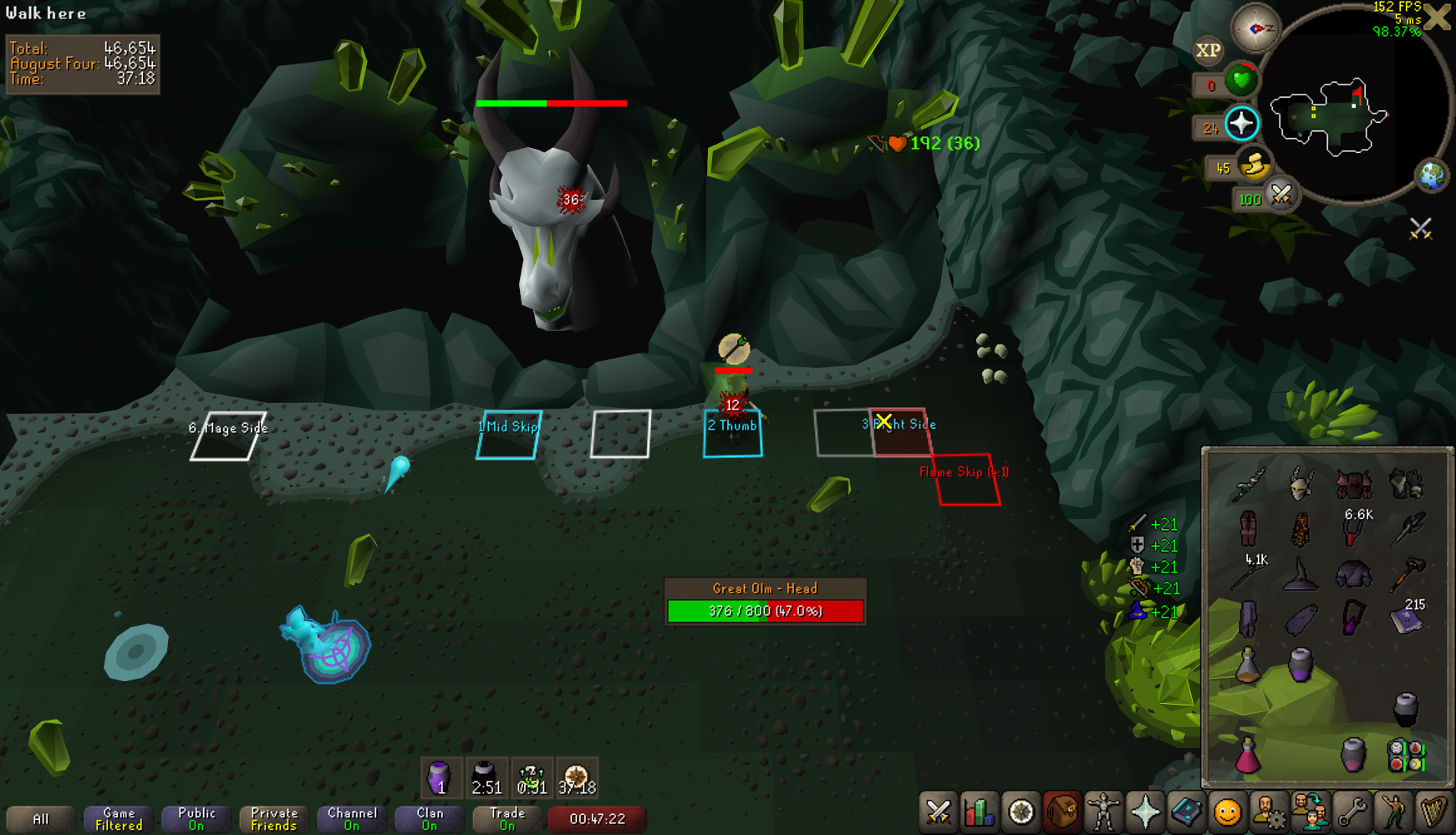Open the Emotes tab with the running figure
The height and width of the screenshot is (835, 1456).
(1392, 812)
